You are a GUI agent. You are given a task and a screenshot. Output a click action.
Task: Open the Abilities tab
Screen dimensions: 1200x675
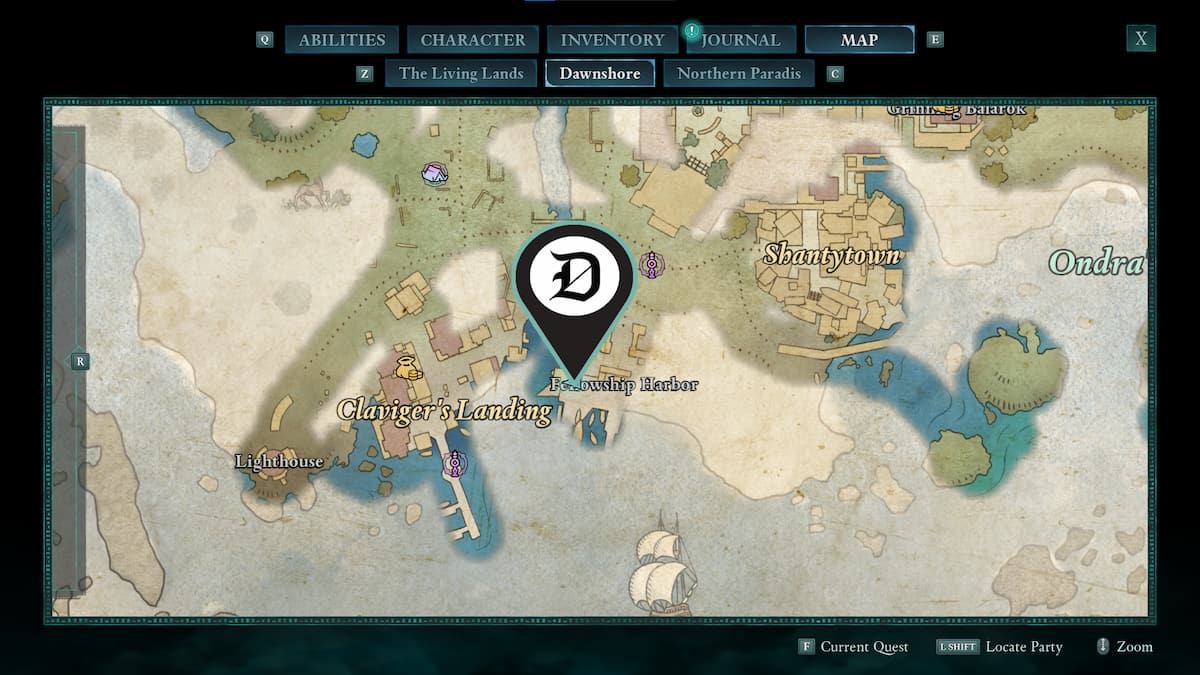pyautogui.click(x=342, y=40)
